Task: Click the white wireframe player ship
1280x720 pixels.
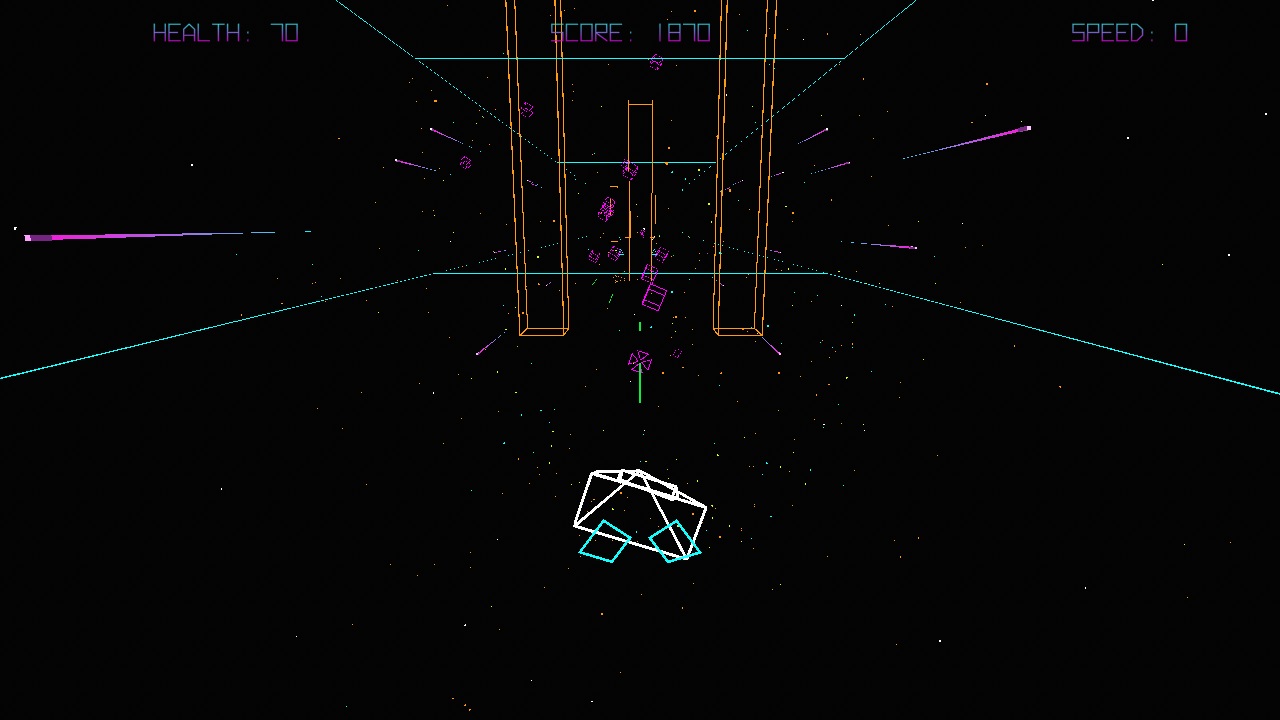Action: tap(640, 500)
